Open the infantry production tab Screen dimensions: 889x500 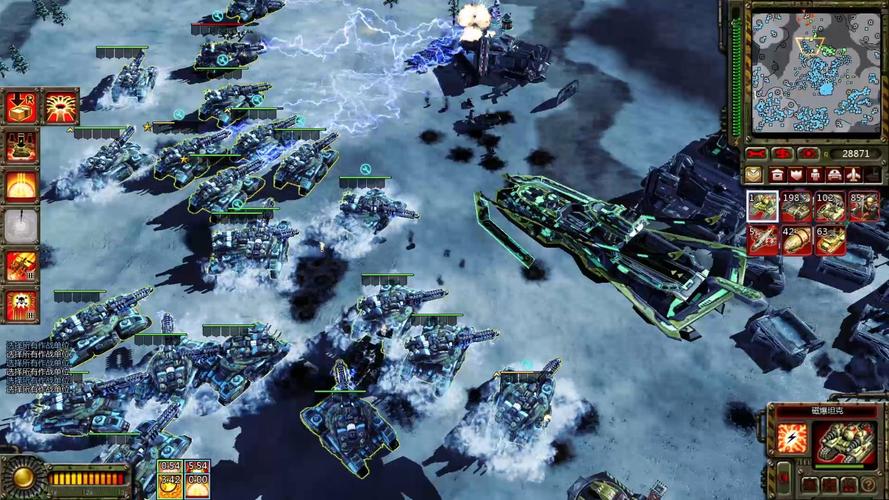coord(815,174)
